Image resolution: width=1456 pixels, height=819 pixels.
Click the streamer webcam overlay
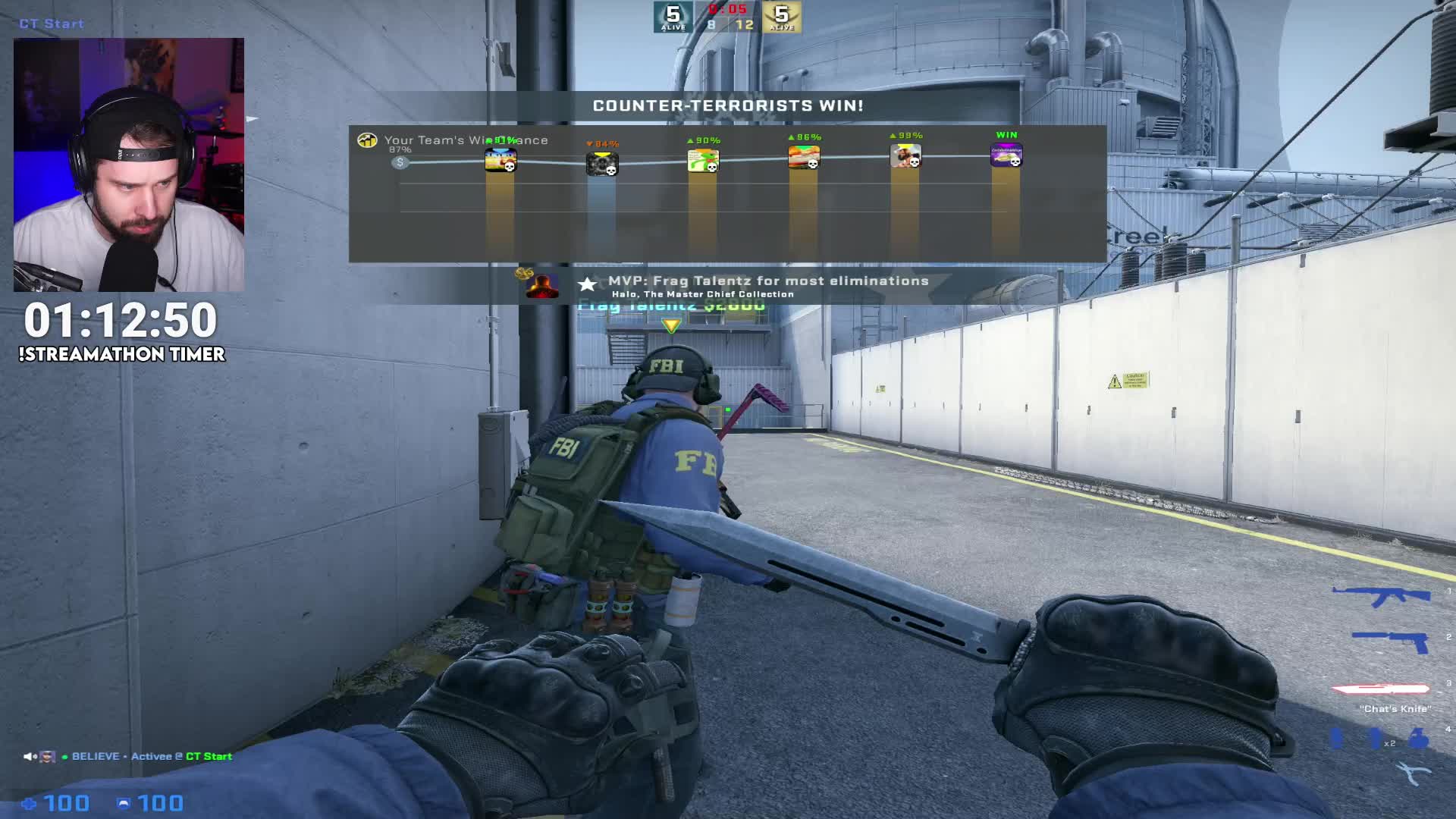129,165
